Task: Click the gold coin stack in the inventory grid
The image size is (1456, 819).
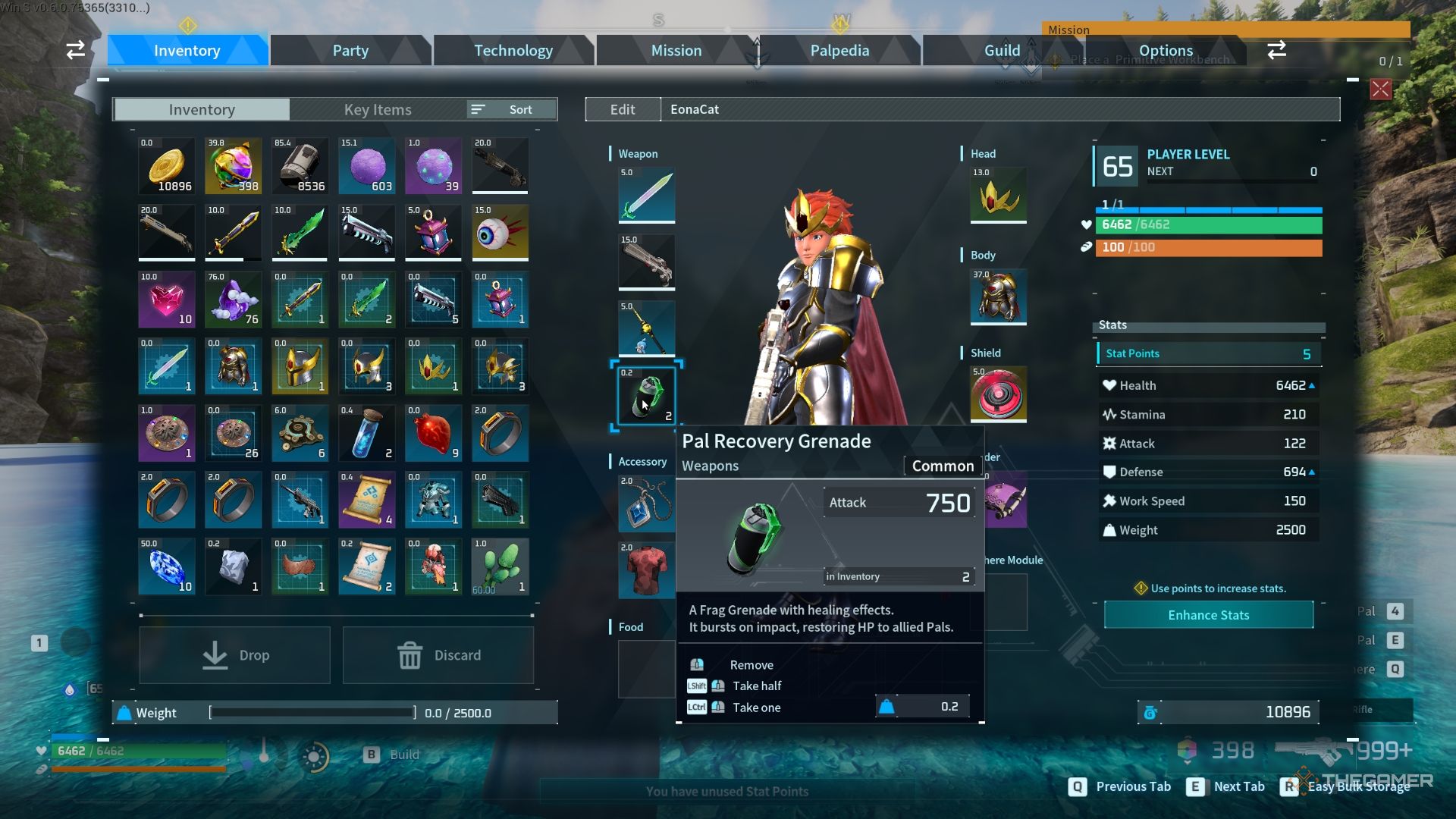Action: click(x=166, y=165)
